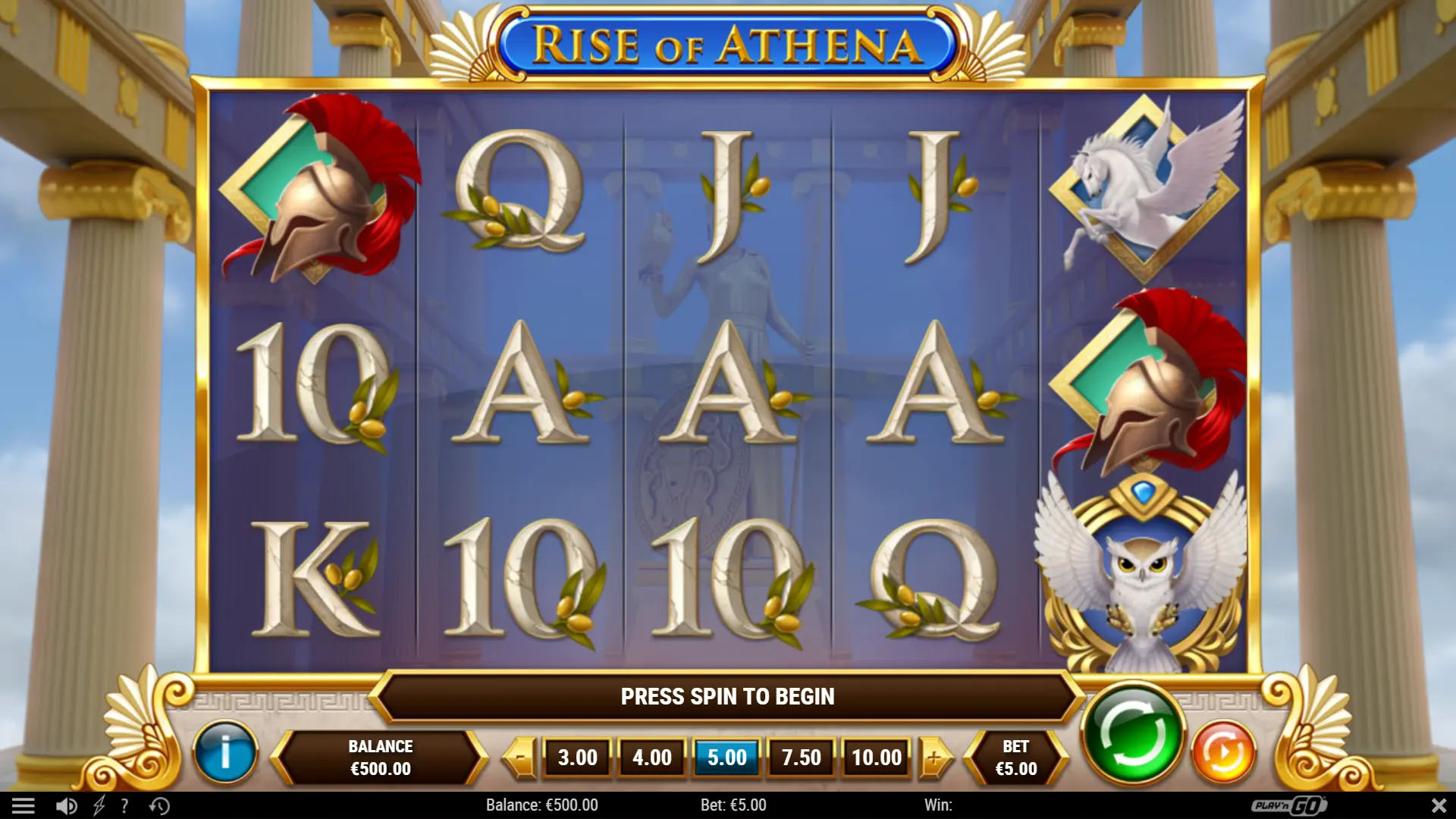View game history clock icon
1456x819 pixels.
point(159,805)
